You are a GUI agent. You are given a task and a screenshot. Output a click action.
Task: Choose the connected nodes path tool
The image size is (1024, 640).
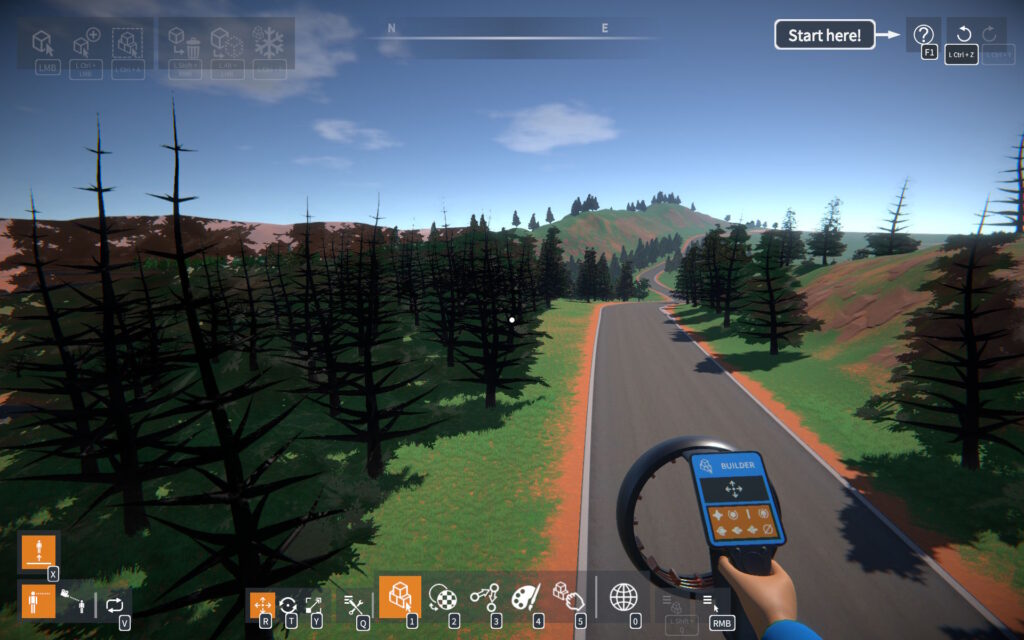tap(484, 597)
